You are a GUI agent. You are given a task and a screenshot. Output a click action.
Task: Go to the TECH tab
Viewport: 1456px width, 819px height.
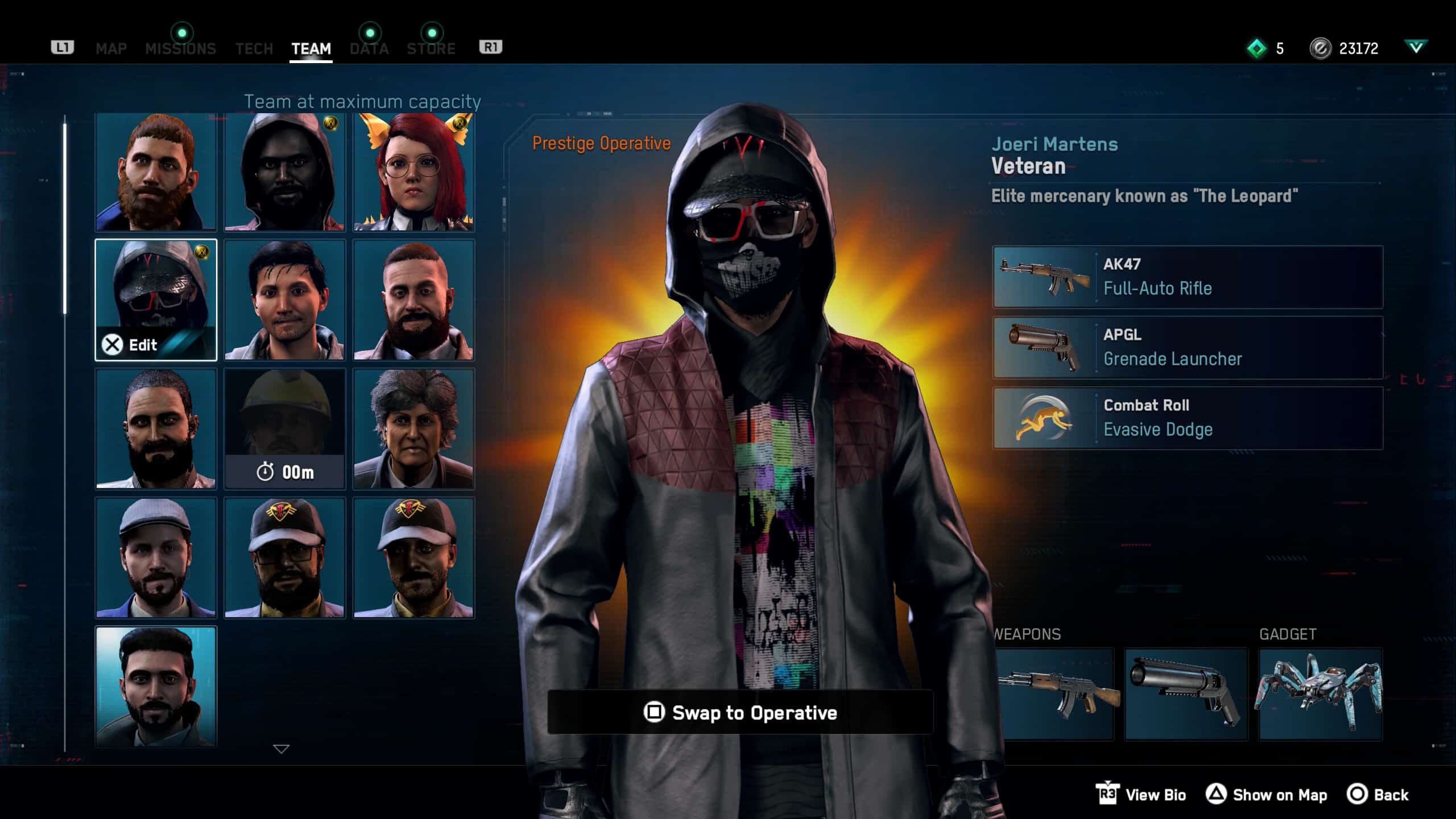254,49
